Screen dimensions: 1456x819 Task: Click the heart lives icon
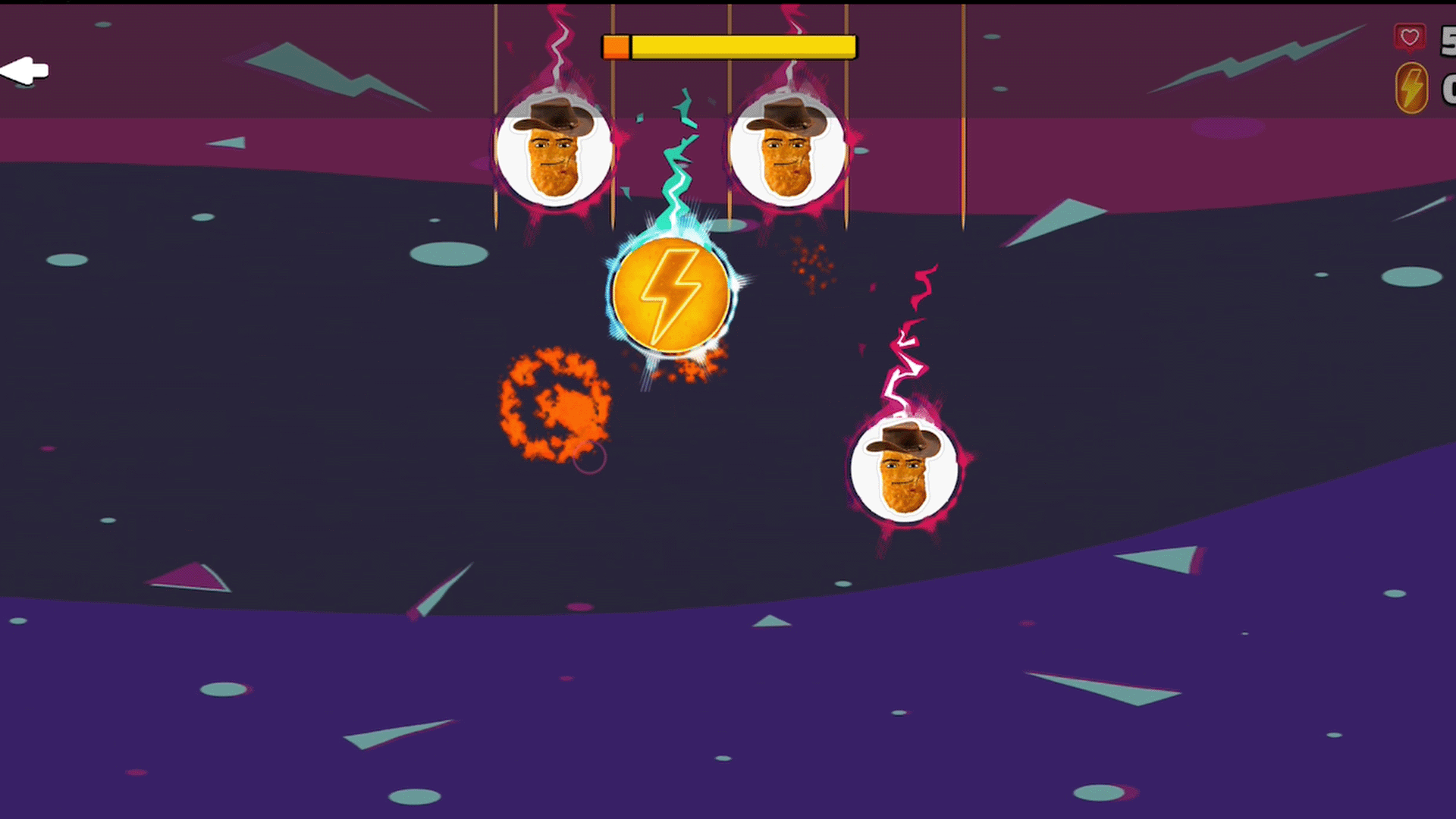1409,36
